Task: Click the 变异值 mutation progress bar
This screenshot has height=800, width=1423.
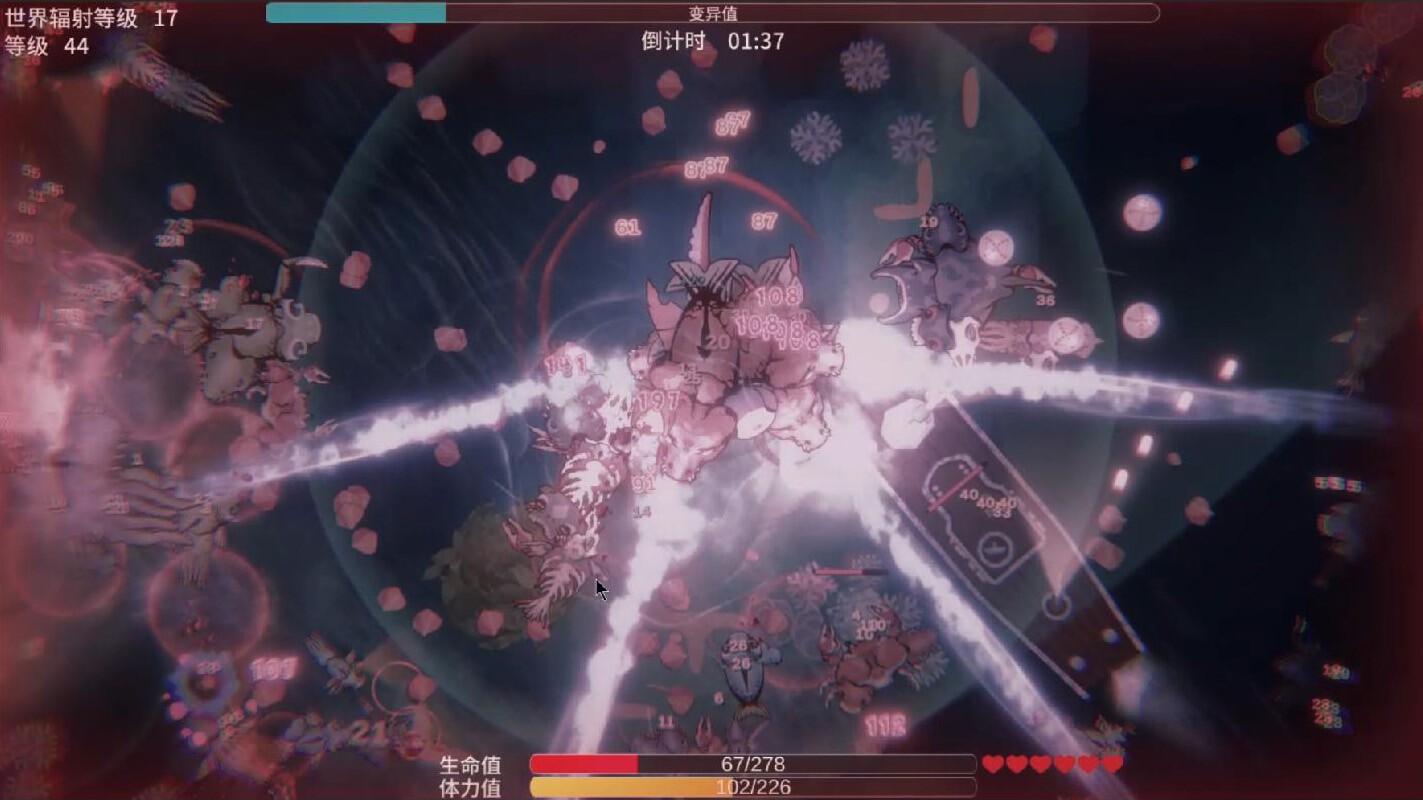Action: (710, 12)
